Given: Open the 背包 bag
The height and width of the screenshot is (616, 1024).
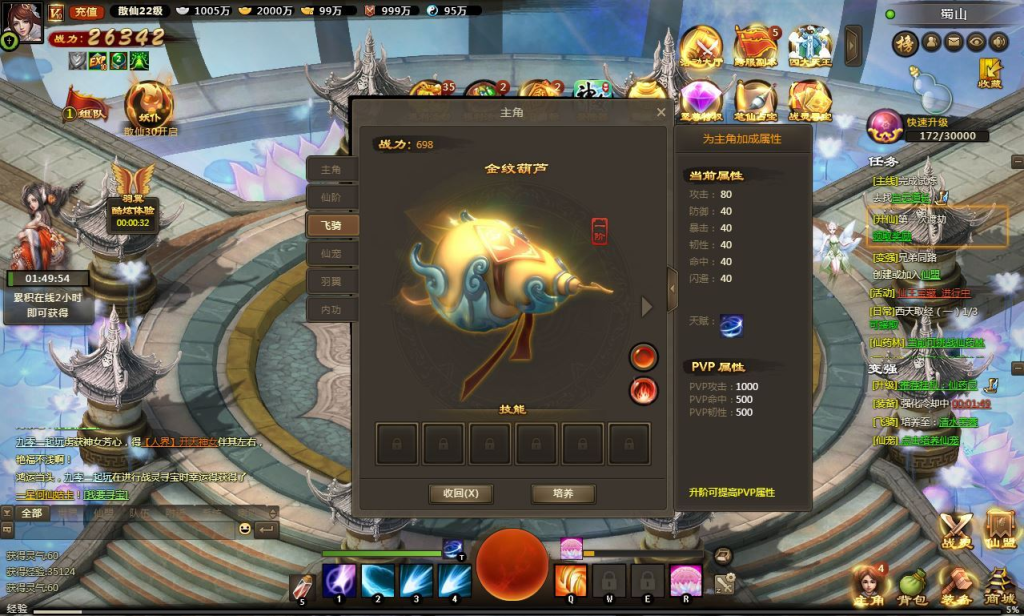Looking at the screenshot, I should point(910,584).
